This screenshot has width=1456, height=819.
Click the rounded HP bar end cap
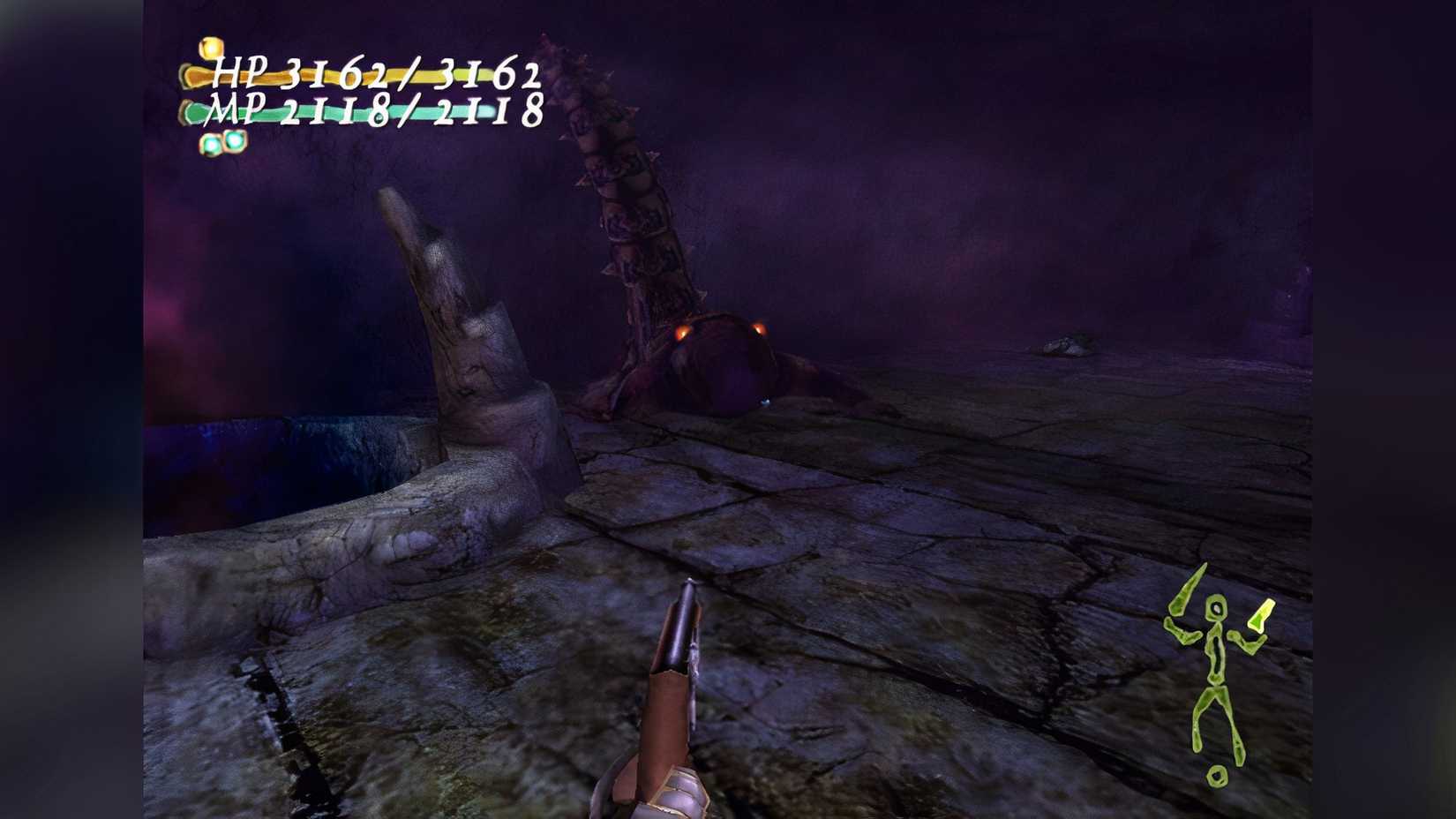click(x=186, y=75)
